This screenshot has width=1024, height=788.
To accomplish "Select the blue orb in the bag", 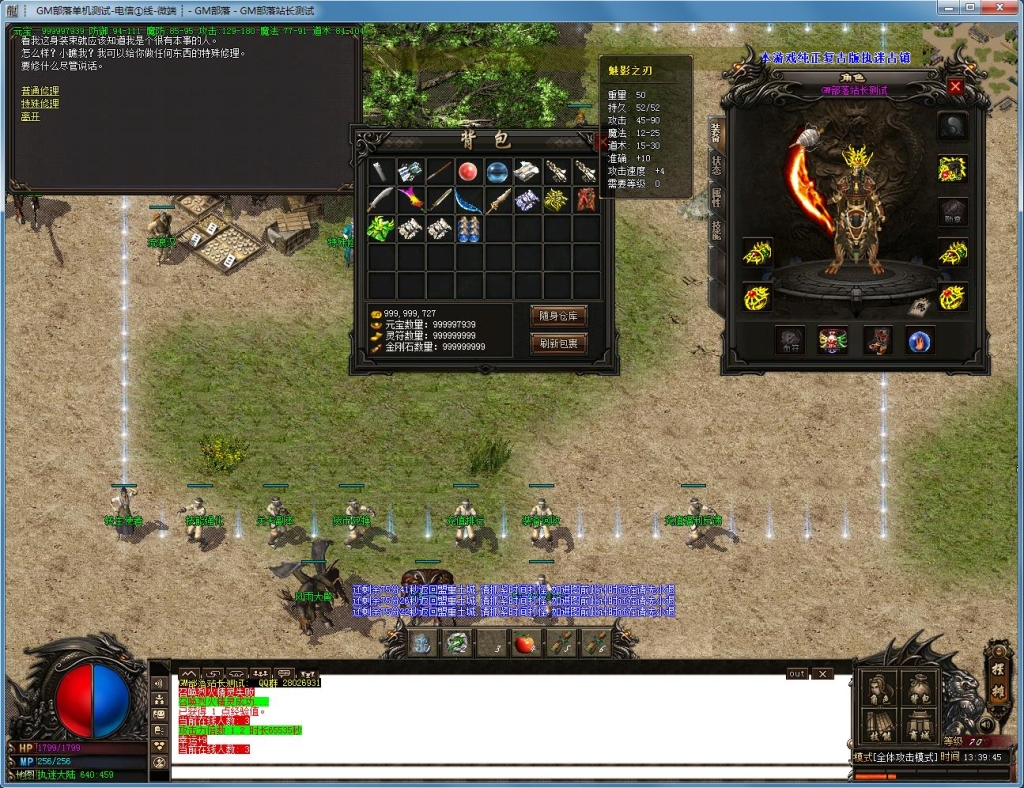I will pyautogui.click(x=498, y=171).
